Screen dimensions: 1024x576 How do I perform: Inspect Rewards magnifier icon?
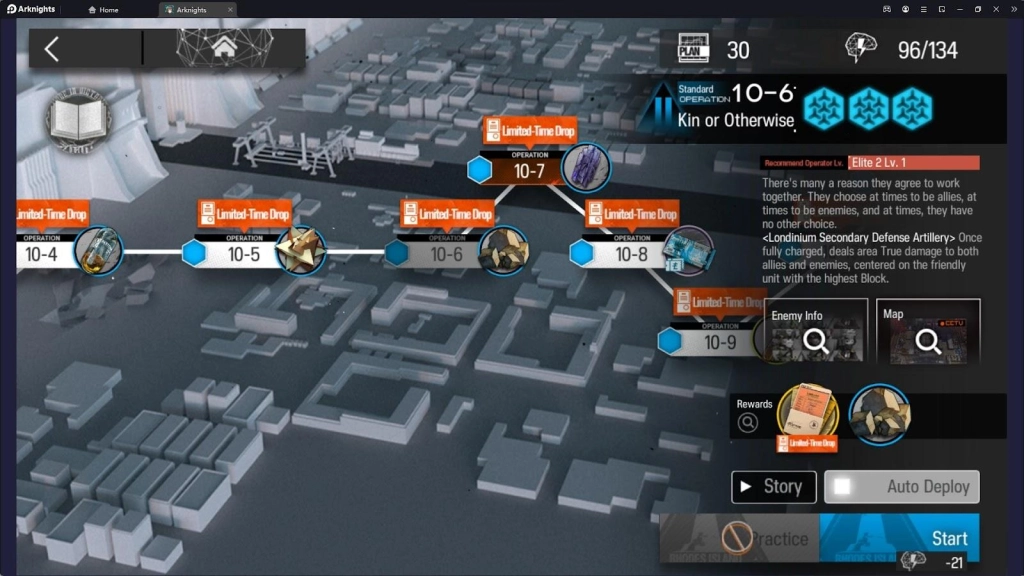coord(748,422)
